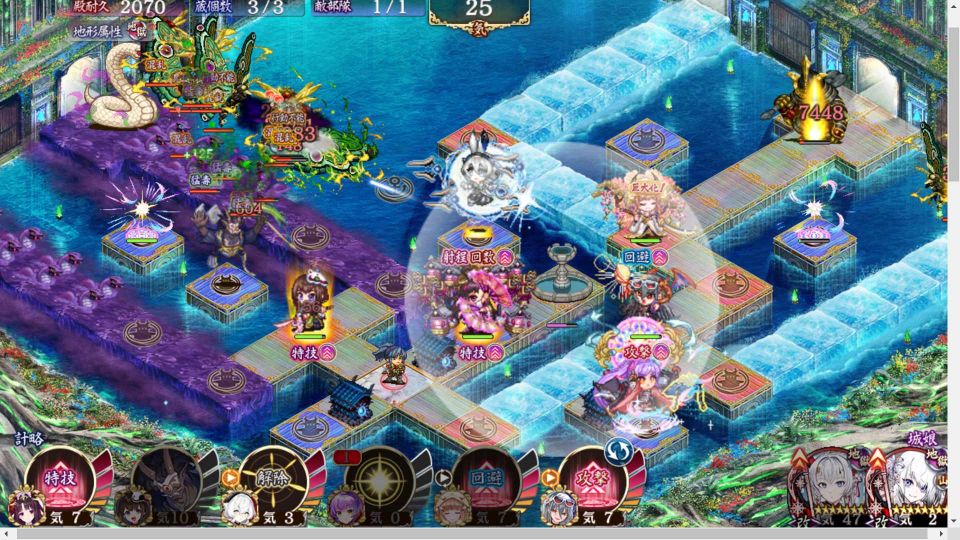Activate the 攻撃 attack strategy
The height and width of the screenshot is (540, 960).
(x=592, y=480)
